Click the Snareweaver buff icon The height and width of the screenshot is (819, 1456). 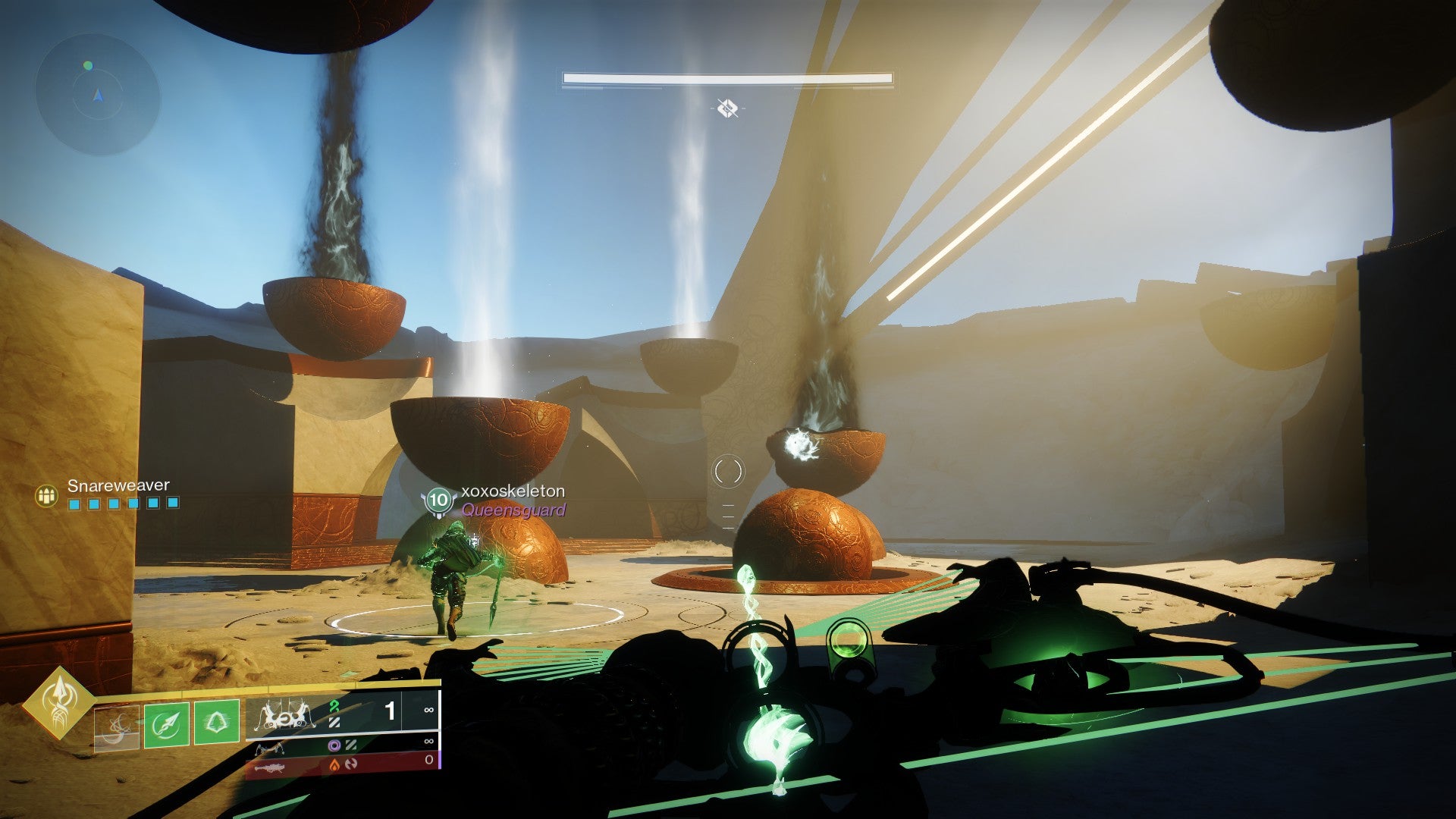[47, 496]
